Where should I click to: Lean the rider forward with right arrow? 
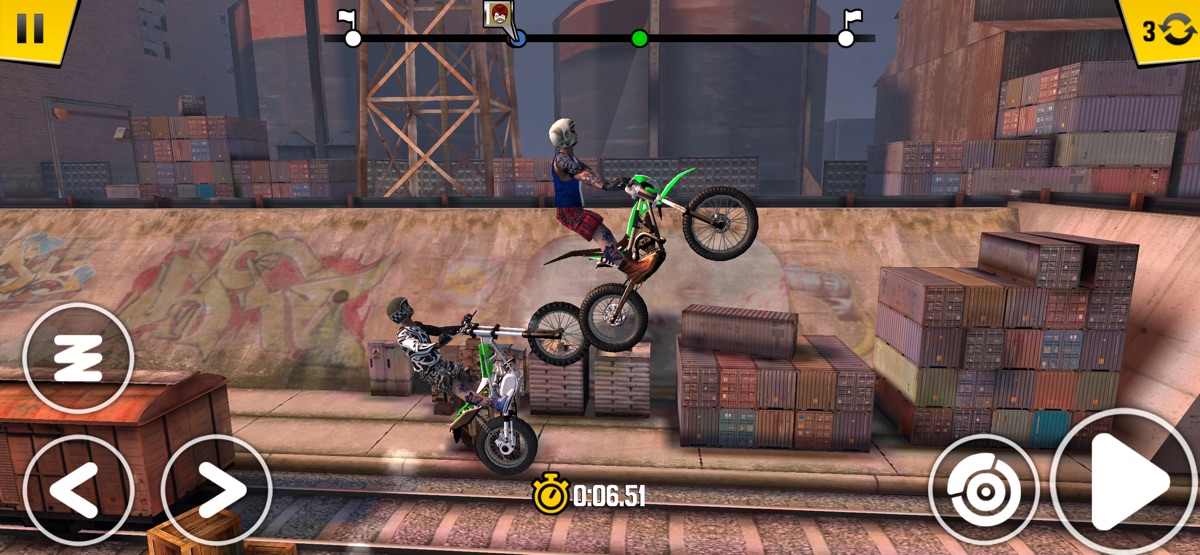click(x=216, y=490)
